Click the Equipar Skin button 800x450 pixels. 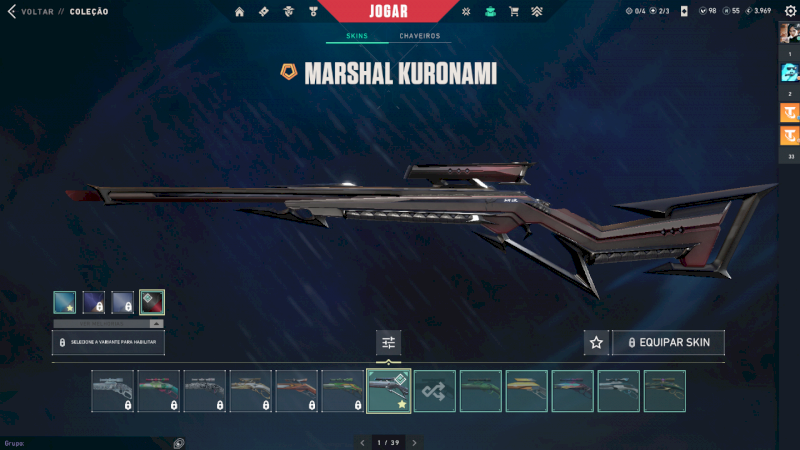[668, 343]
